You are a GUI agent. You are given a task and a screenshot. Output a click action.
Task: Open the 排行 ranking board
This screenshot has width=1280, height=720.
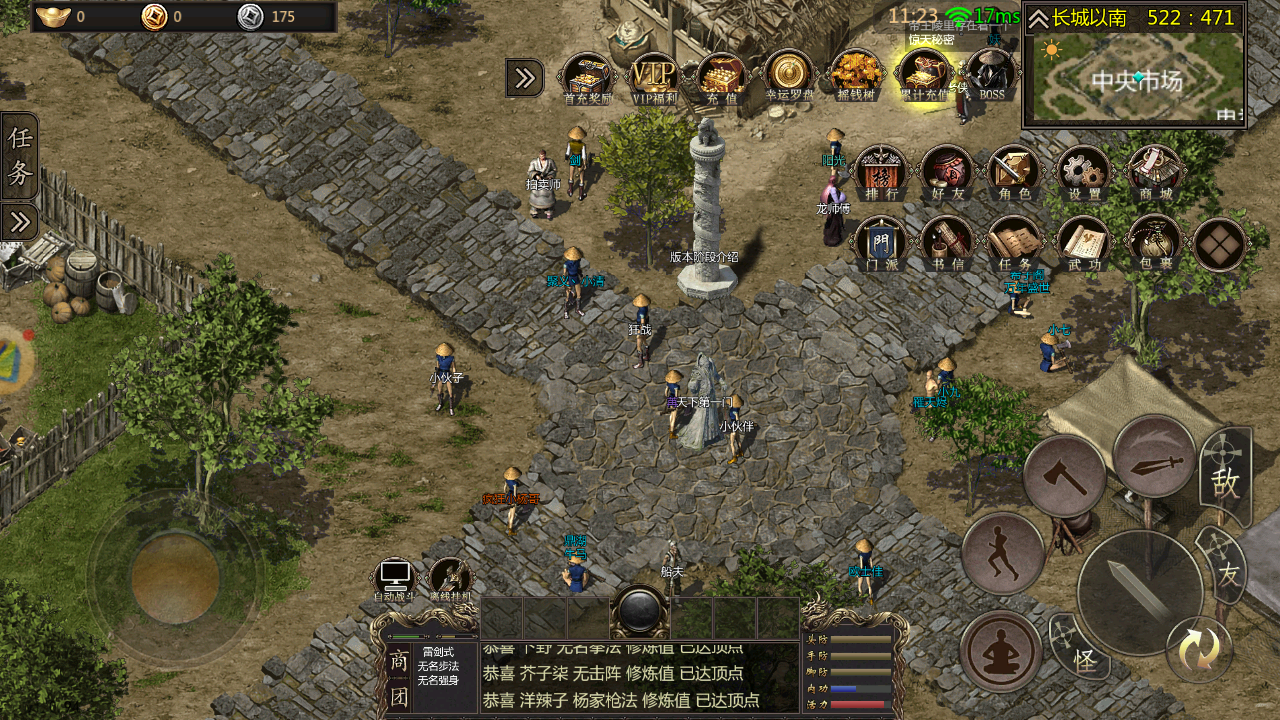point(881,171)
